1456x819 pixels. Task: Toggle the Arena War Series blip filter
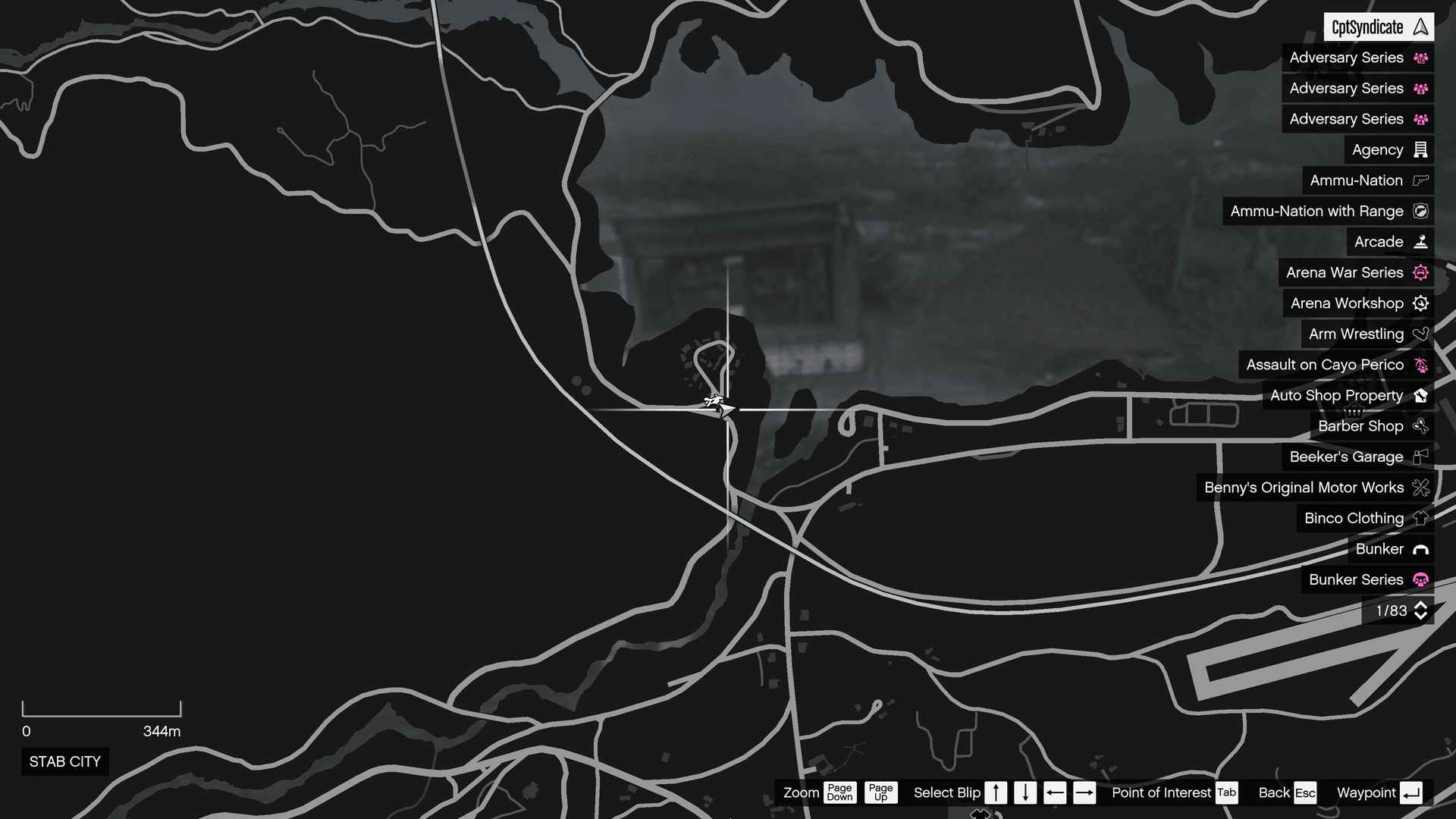click(1420, 272)
